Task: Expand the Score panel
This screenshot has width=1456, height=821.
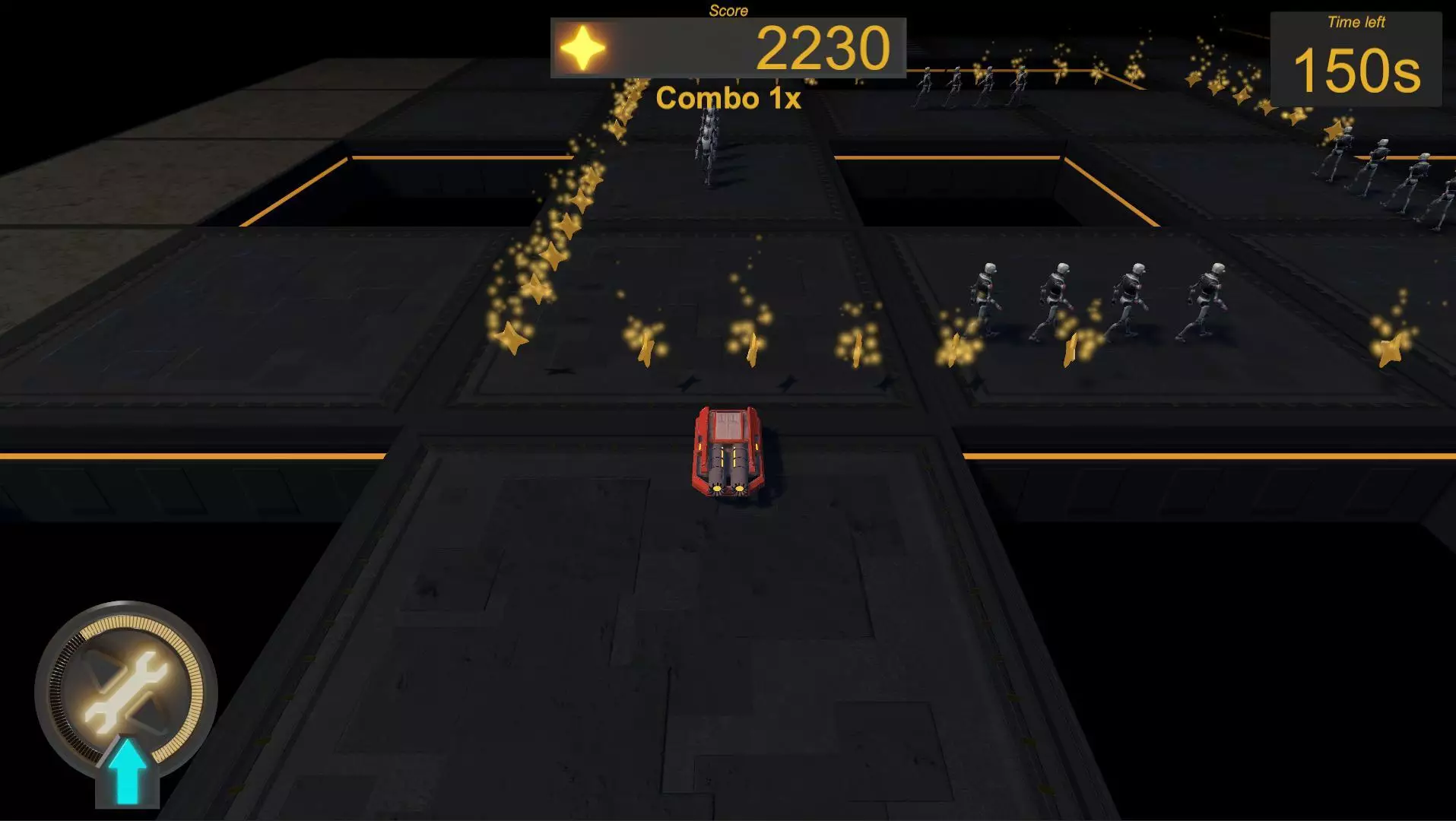Action: [728, 46]
